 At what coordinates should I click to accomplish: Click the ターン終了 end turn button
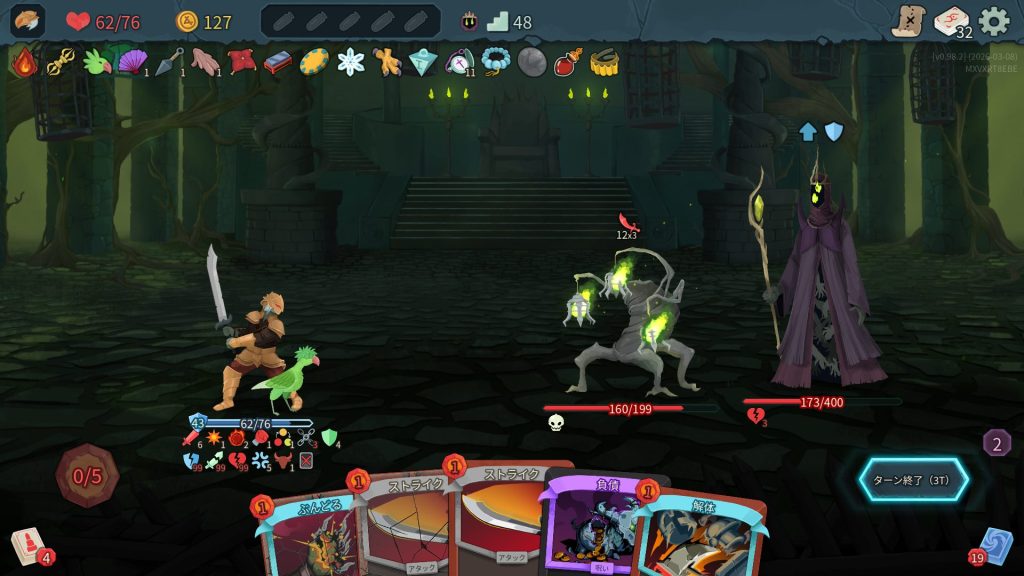coord(913,480)
